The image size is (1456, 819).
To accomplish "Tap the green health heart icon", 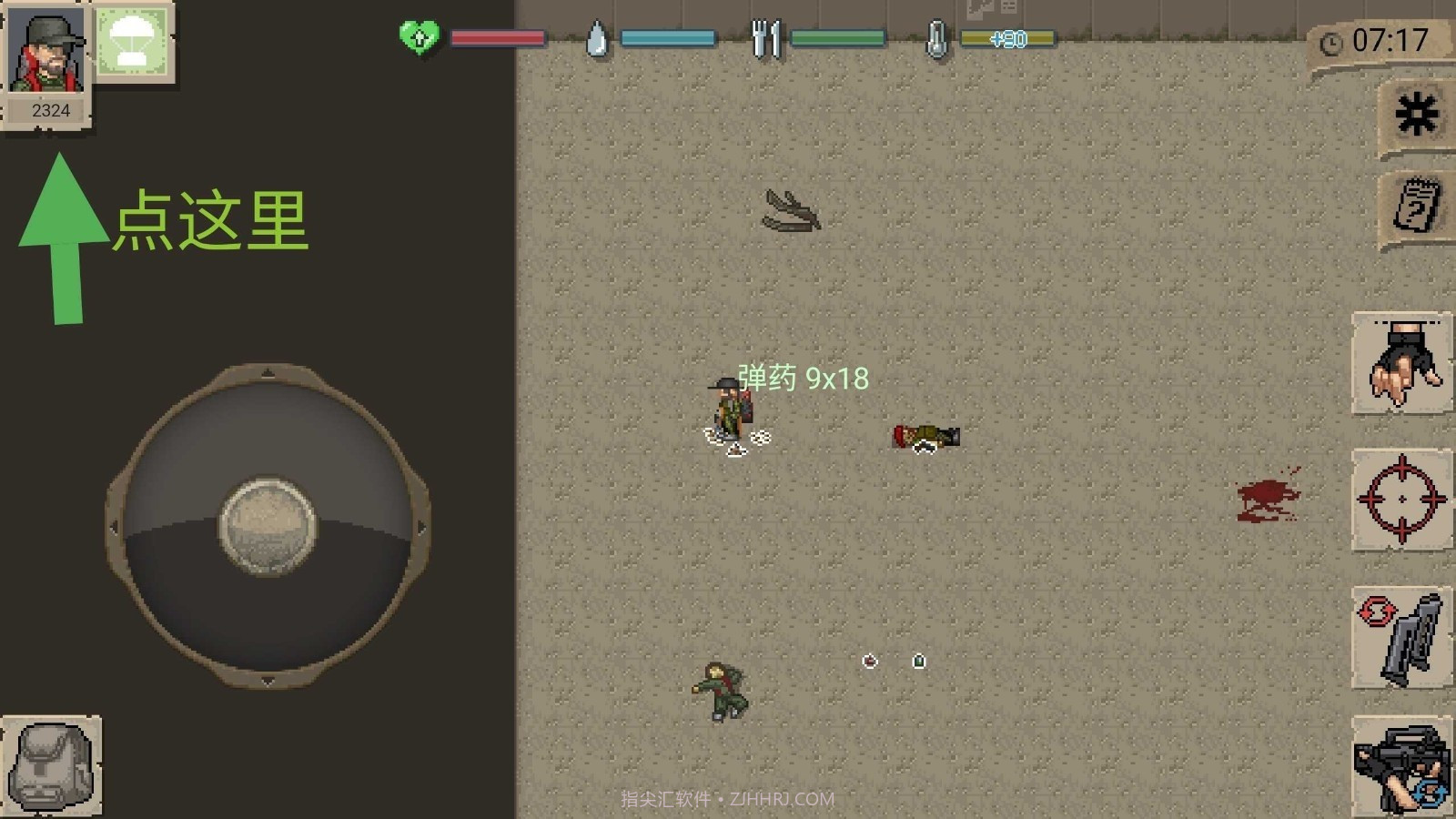I will (420, 38).
